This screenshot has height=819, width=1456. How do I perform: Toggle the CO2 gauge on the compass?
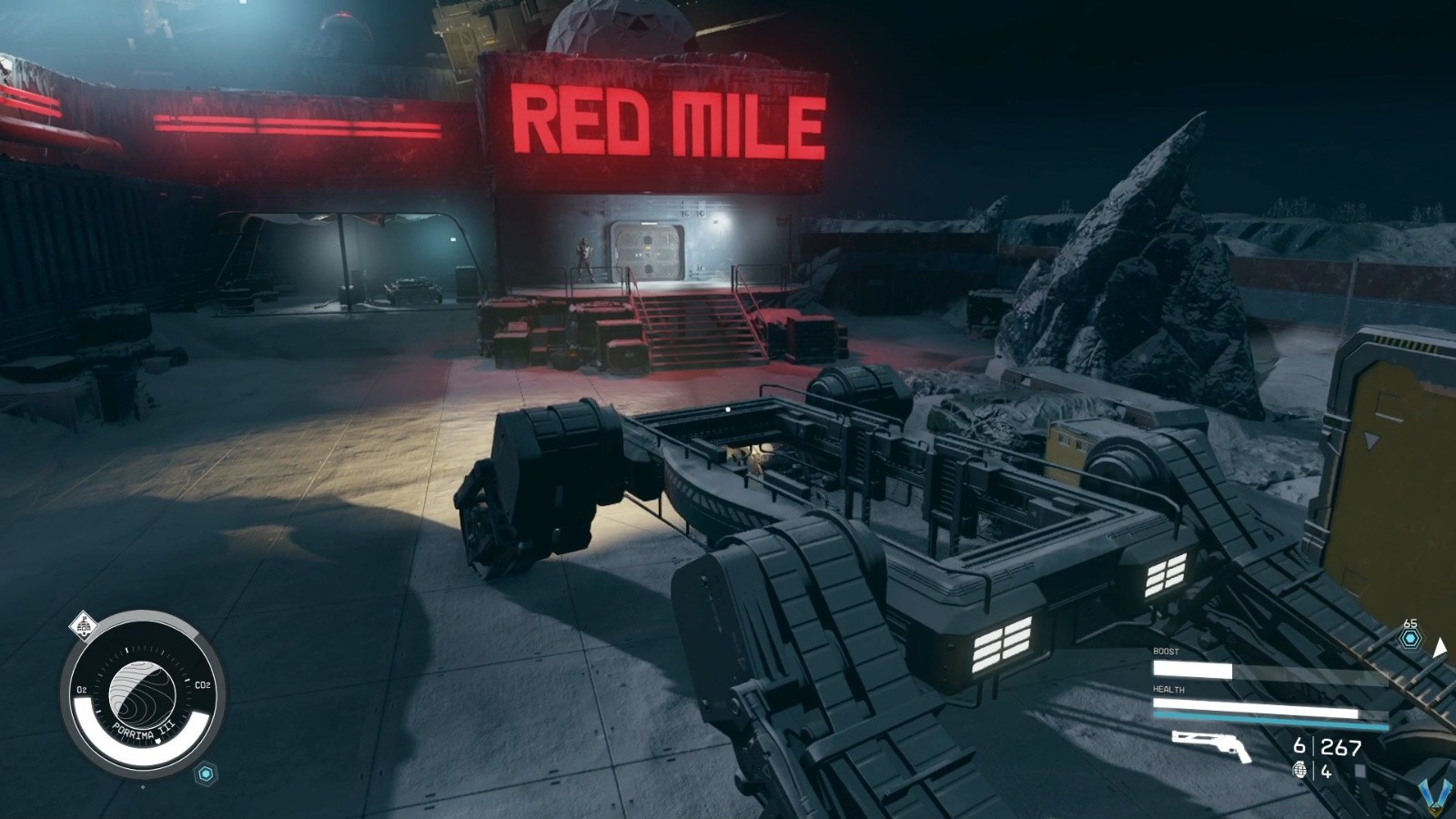(x=202, y=683)
